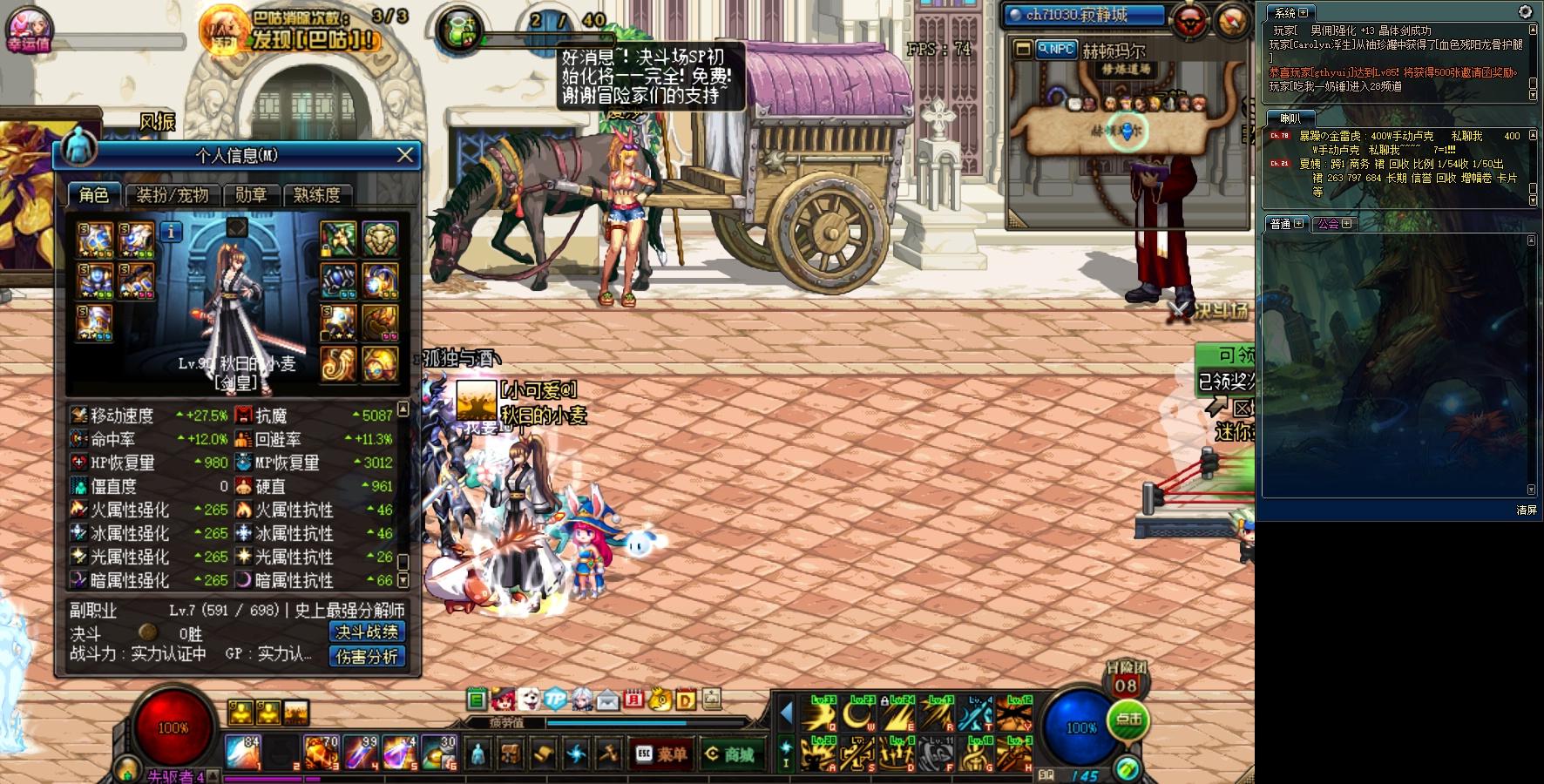This screenshot has width=1544, height=784.
Task: Click the blue info 'i' button
Action: point(172,232)
